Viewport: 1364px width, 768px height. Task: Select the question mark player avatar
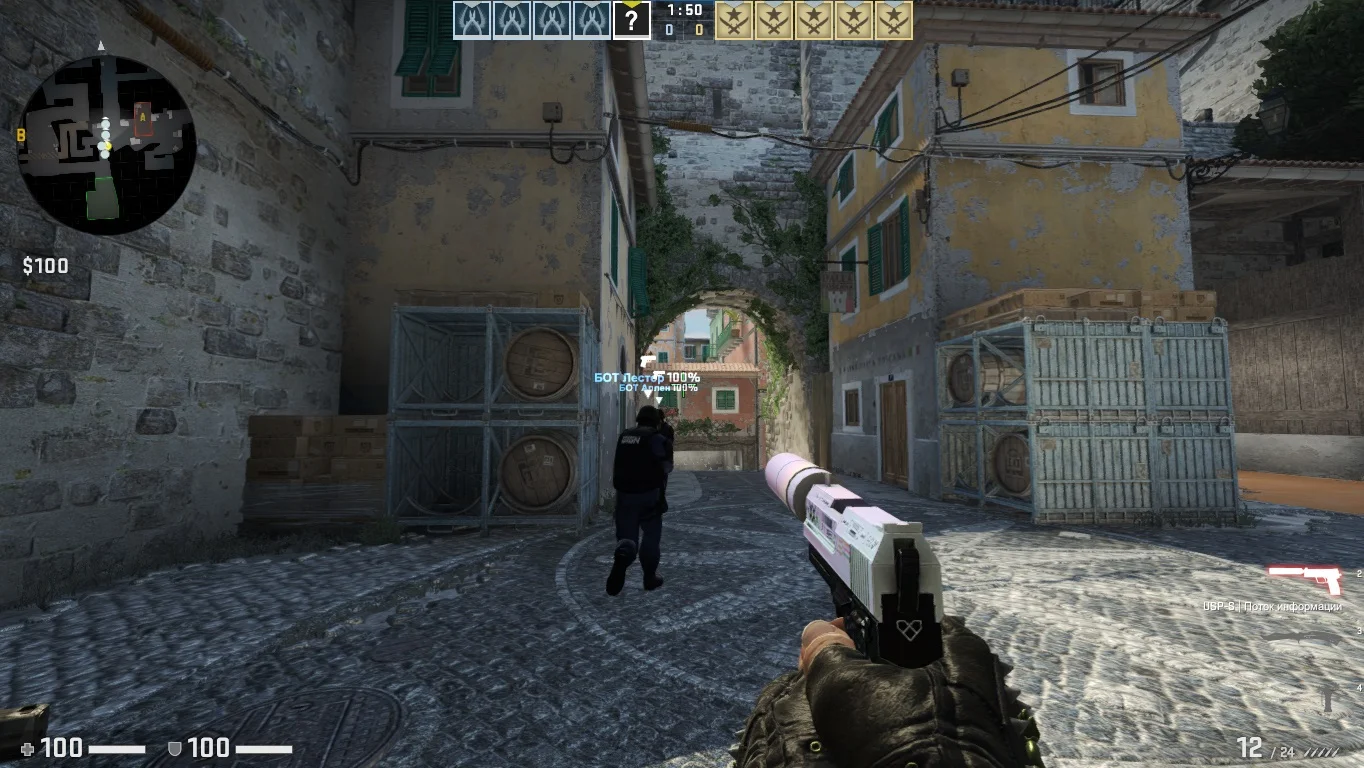(x=631, y=20)
